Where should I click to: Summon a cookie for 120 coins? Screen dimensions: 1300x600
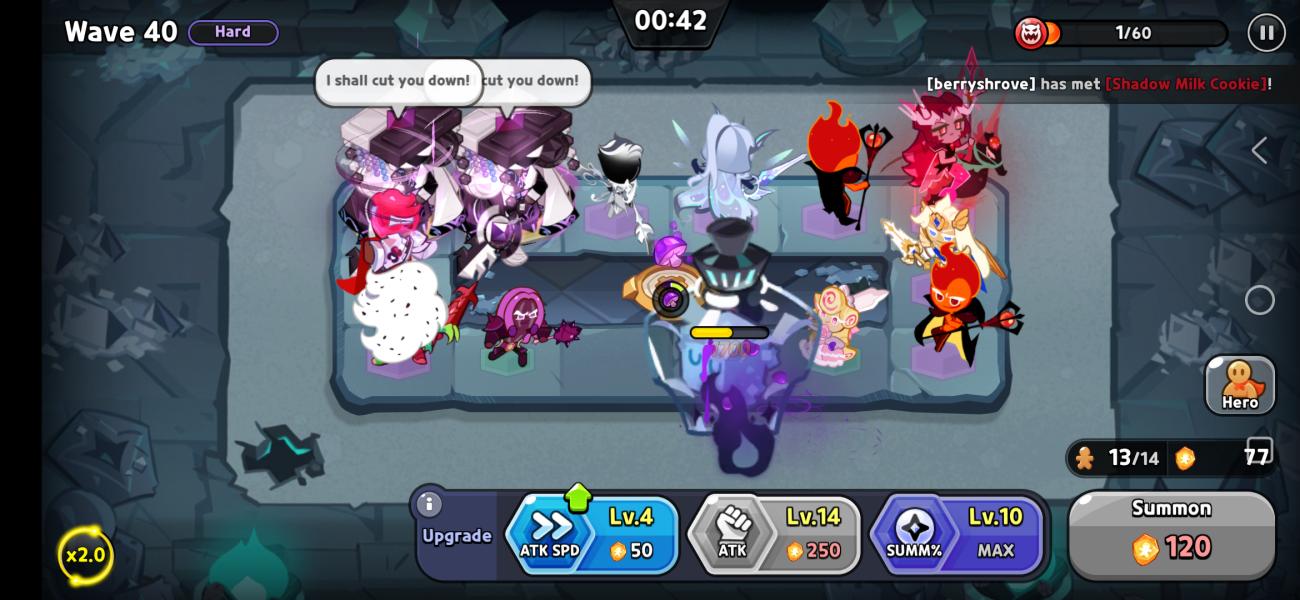point(1171,535)
